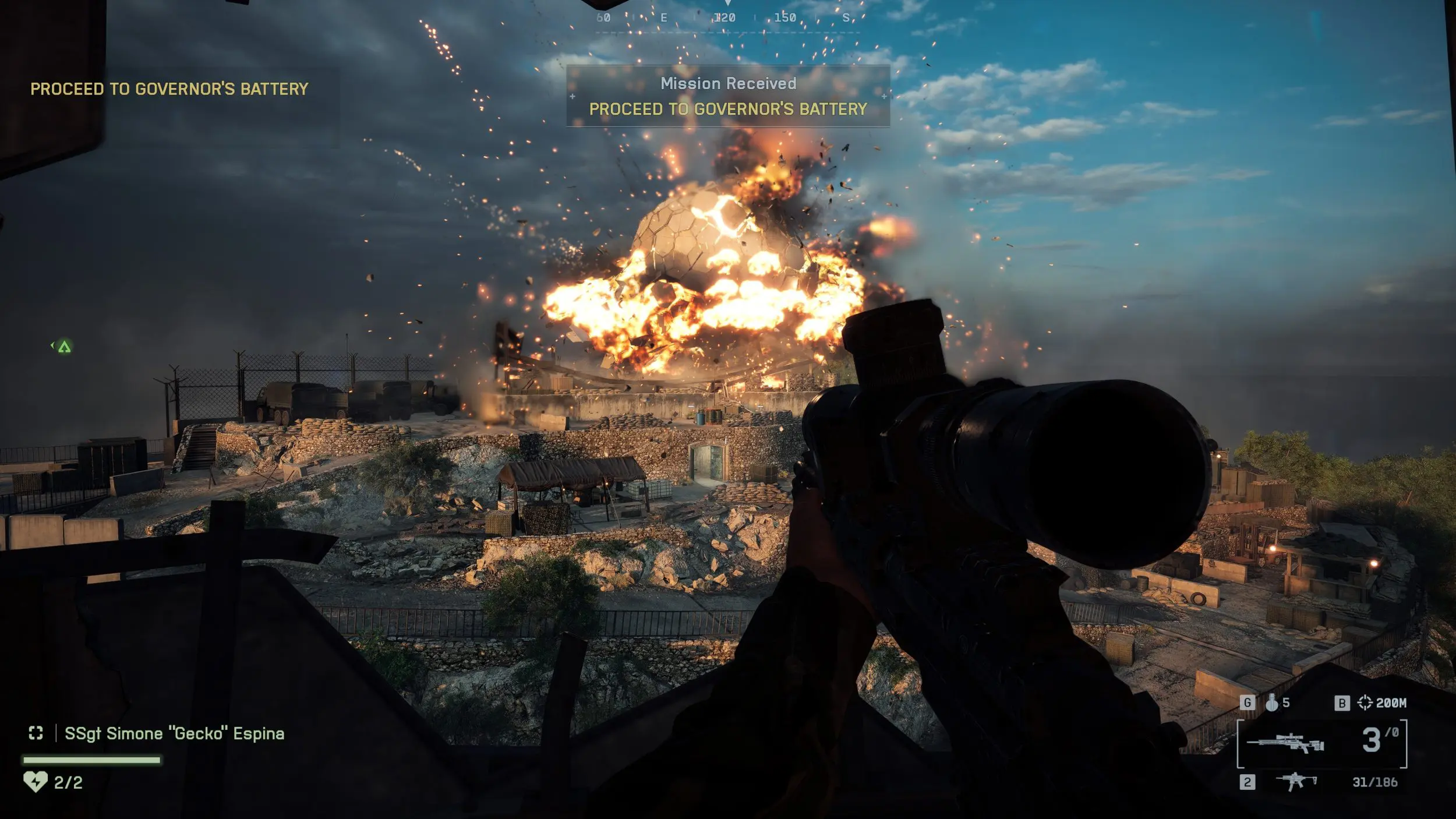1456x819 pixels.
Task: Select the grenade icon
Action: pos(1271,703)
